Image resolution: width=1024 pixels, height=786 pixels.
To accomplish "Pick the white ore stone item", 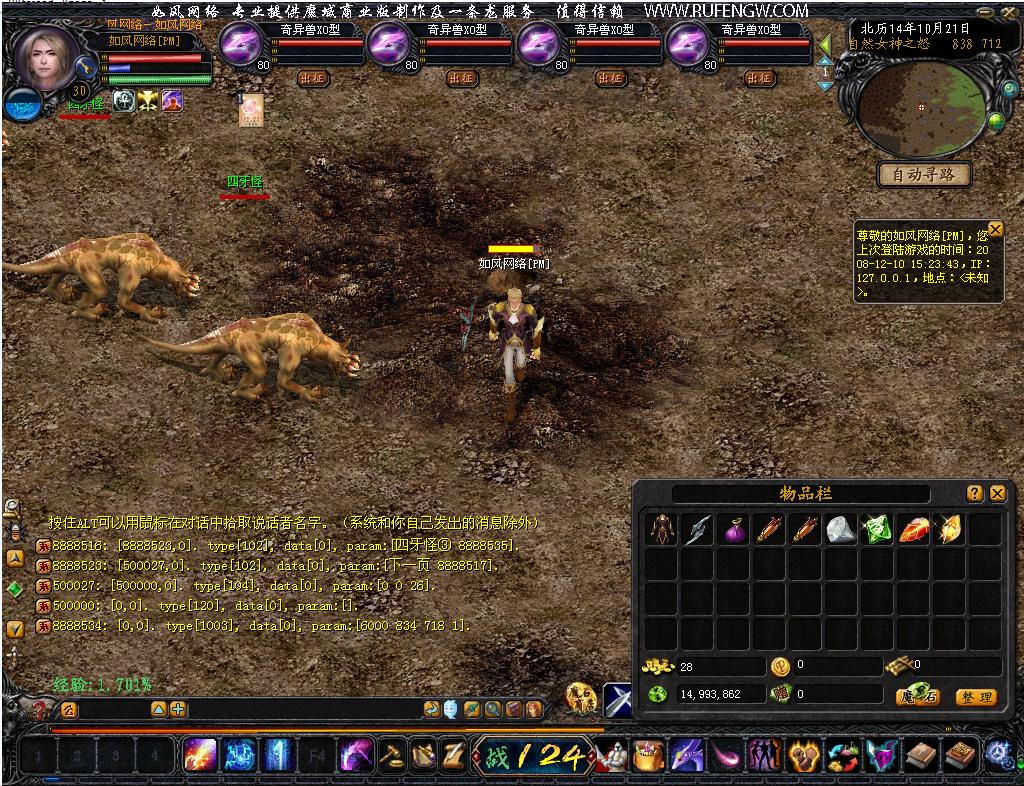I will (841, 530).
